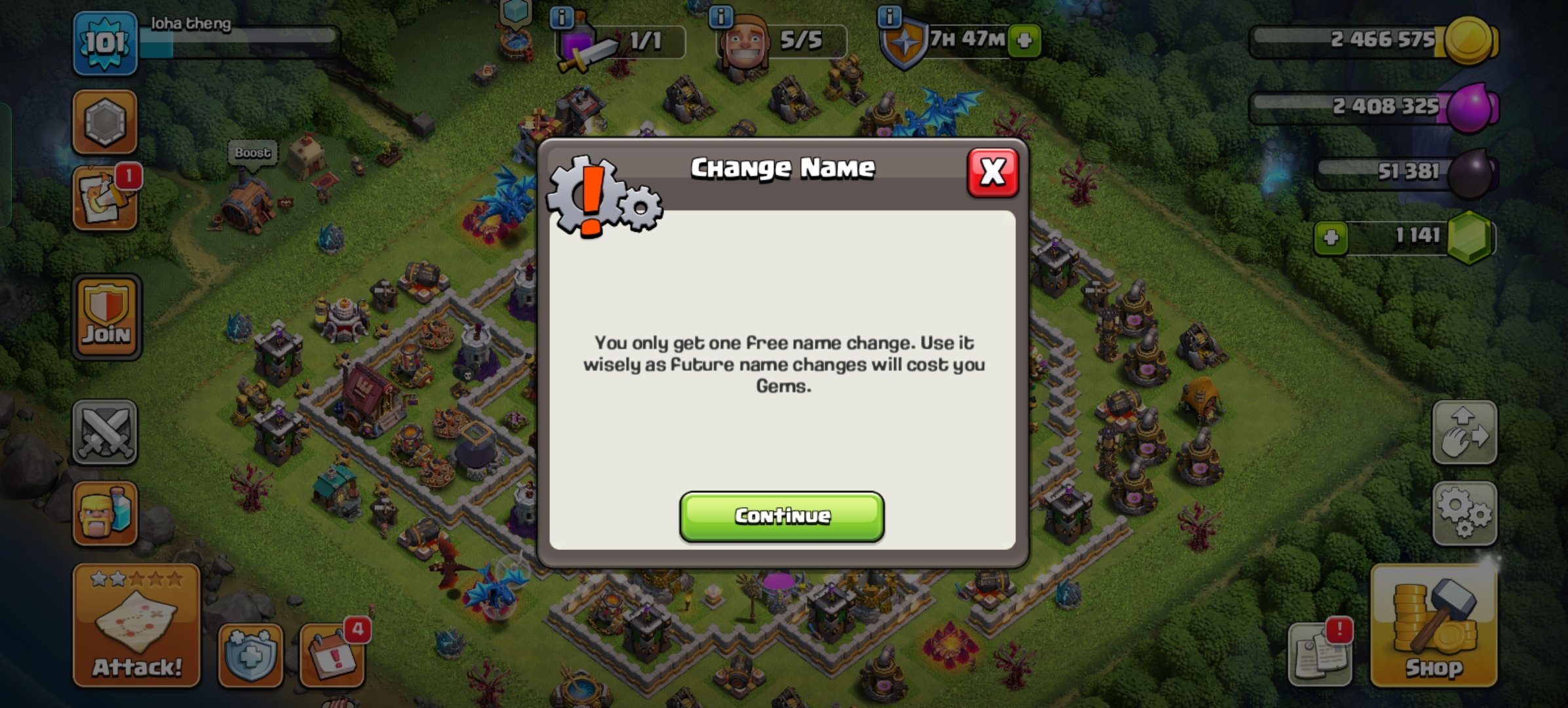Open spell info with the i button
Image resolution: width=1568 pixels, height=708 pixels.
[562, 18]
